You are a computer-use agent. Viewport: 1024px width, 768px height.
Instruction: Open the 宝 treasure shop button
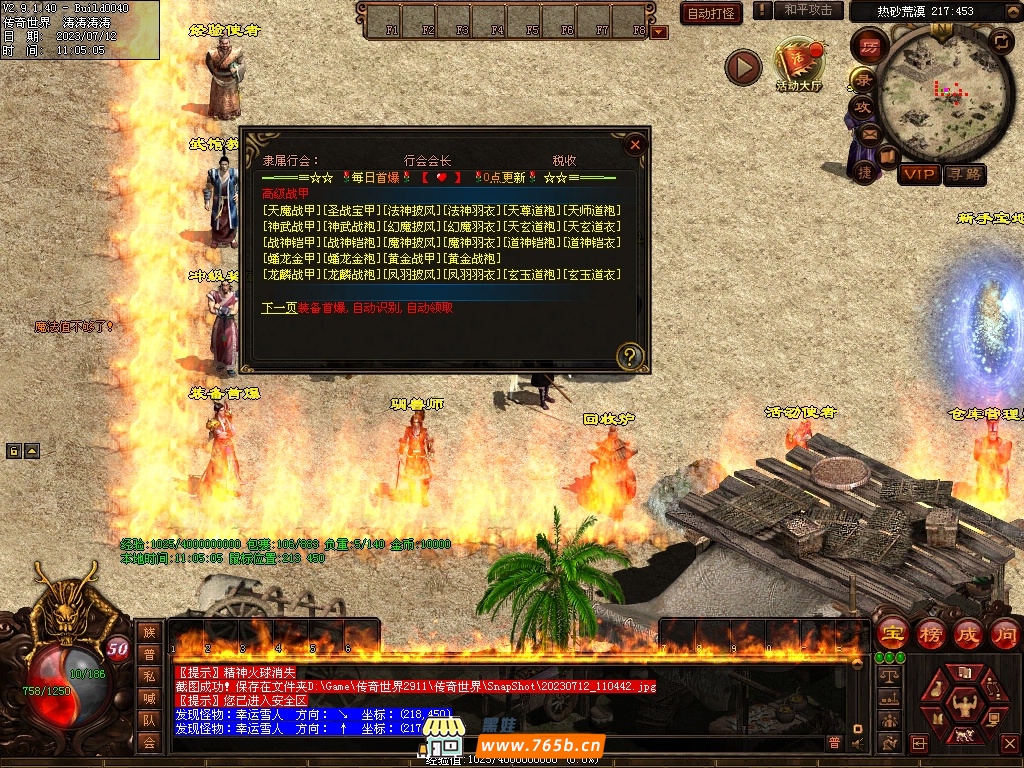pos(891,634)
